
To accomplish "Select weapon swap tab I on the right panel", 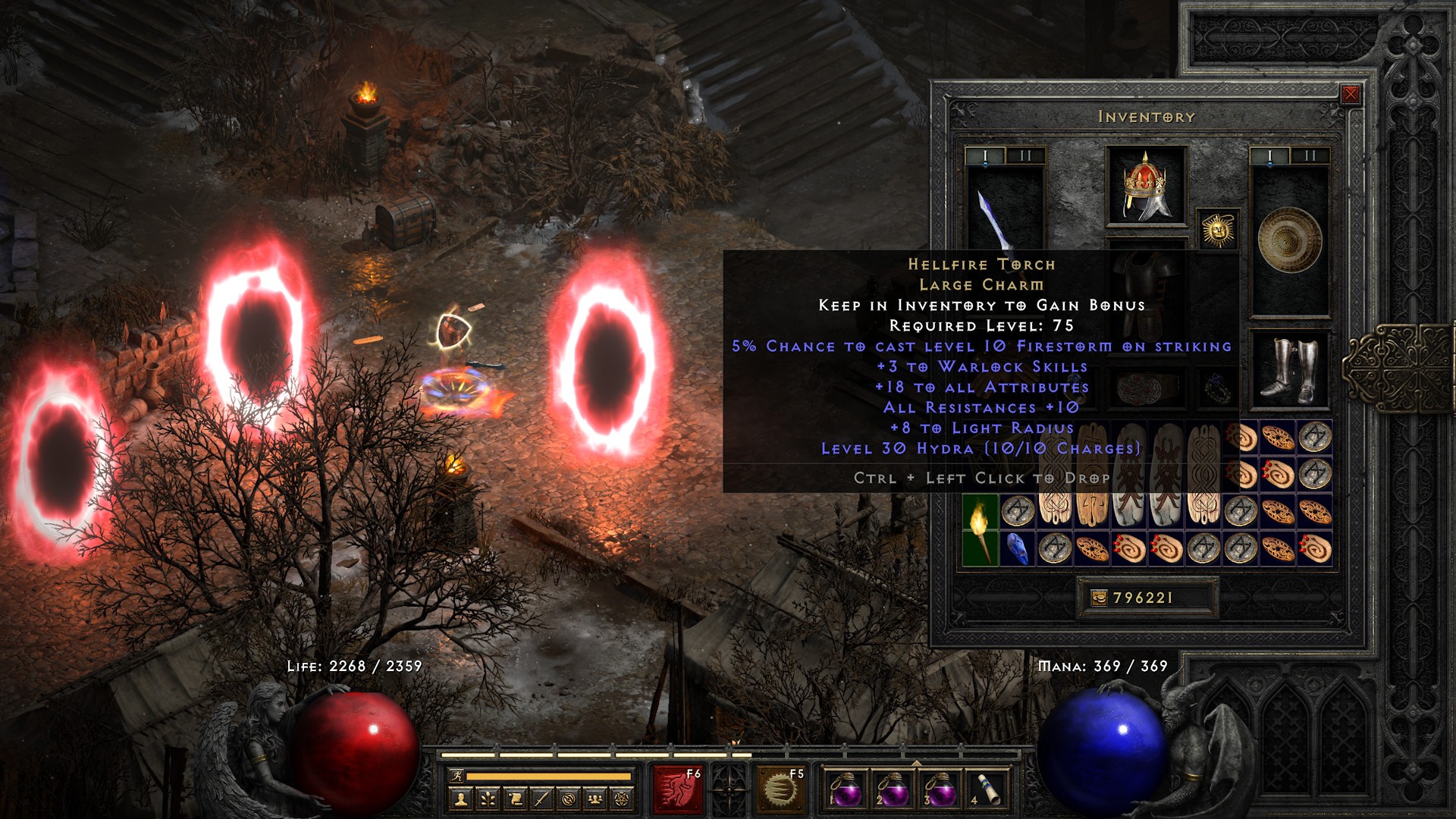I will (x=1270, y=155).
